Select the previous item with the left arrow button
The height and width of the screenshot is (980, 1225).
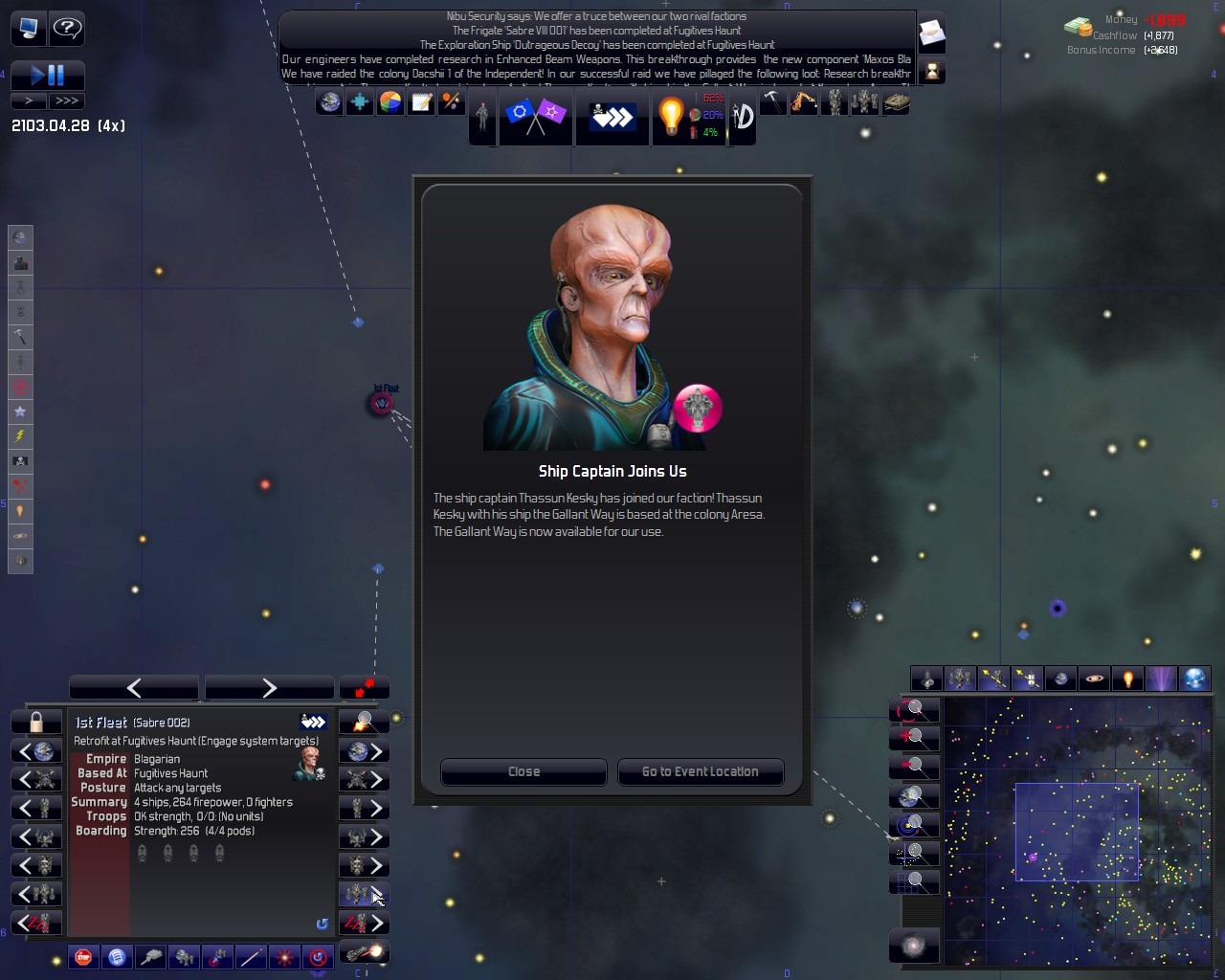[134, 687]
